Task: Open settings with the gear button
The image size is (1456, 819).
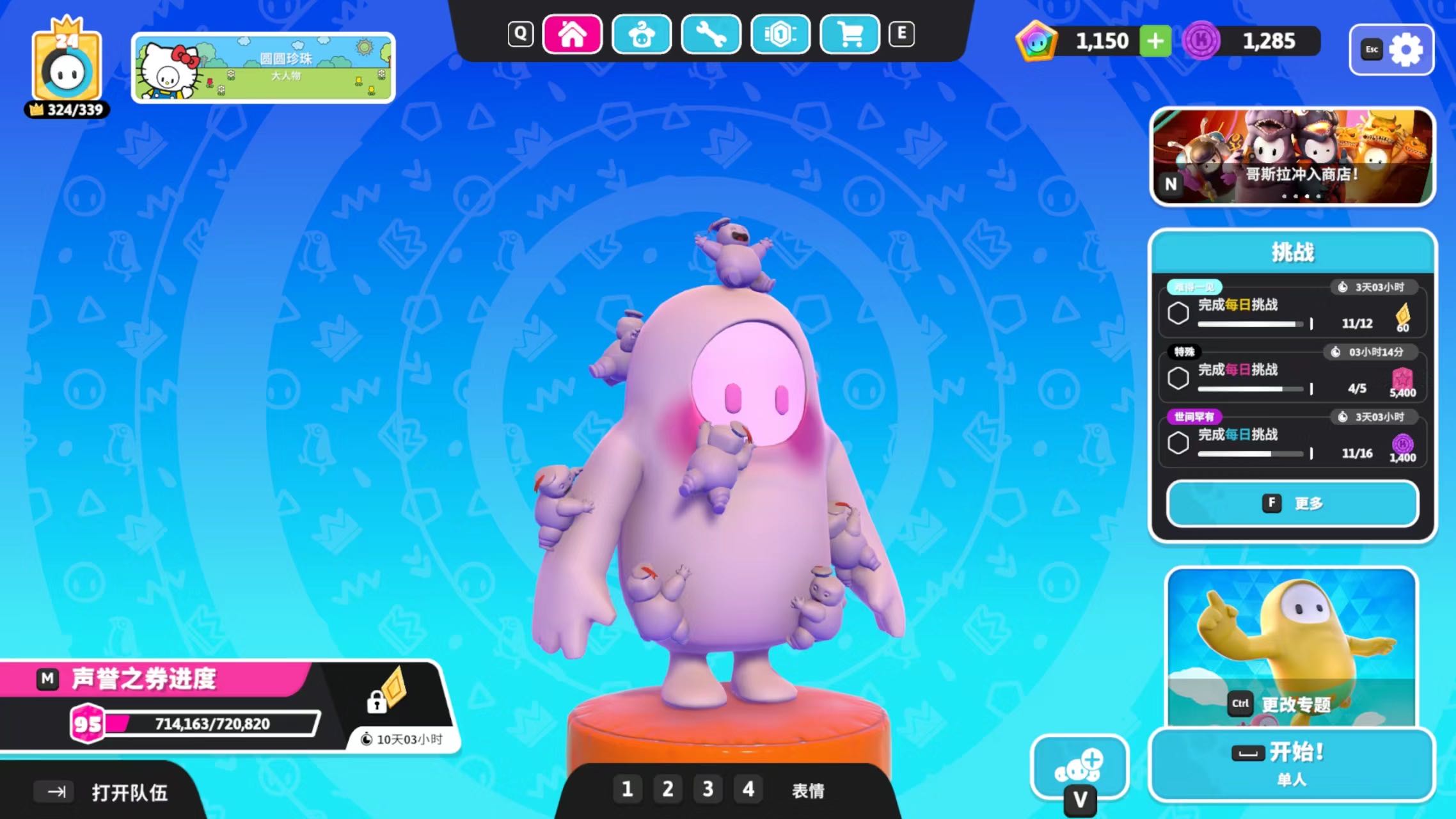Action: [x=1392, y=50]
